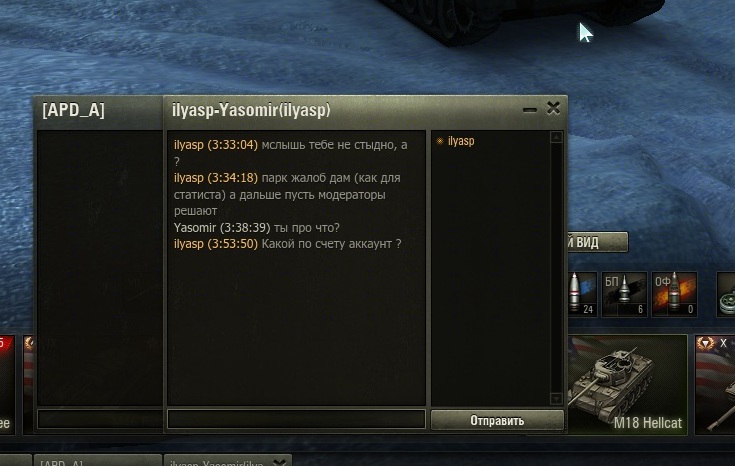735x469 pixels.
Task: Minimize the private chat window
Action: (x=530, y=110)
